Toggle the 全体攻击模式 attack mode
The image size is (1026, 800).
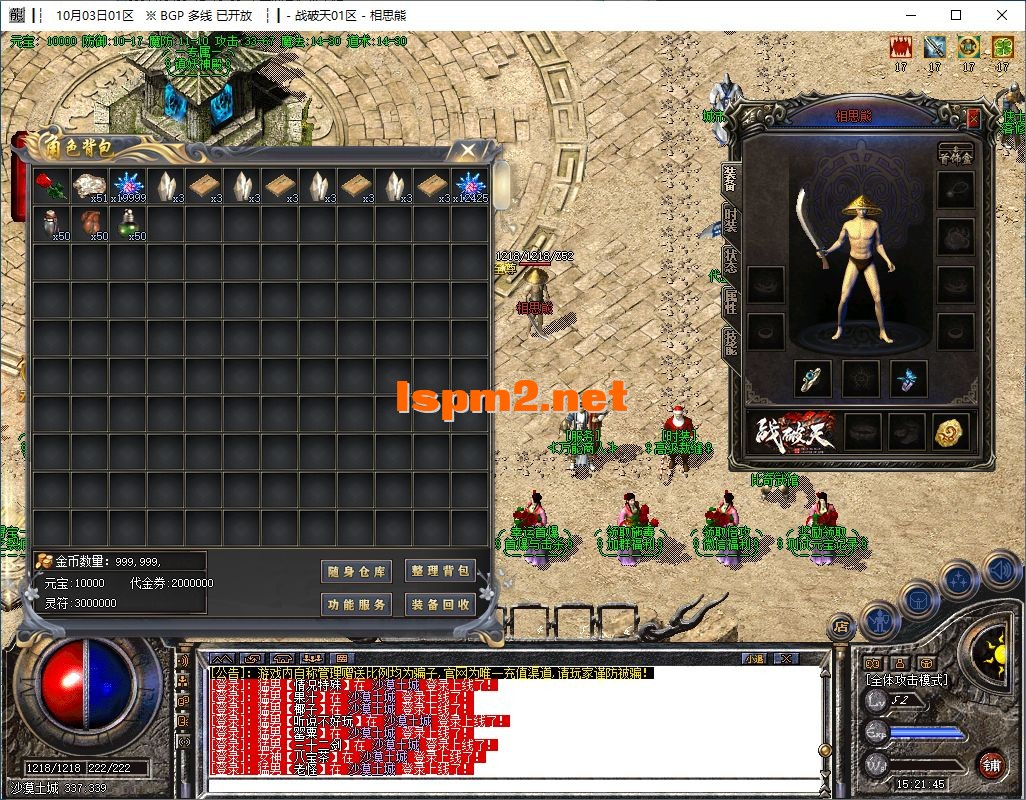907,680
